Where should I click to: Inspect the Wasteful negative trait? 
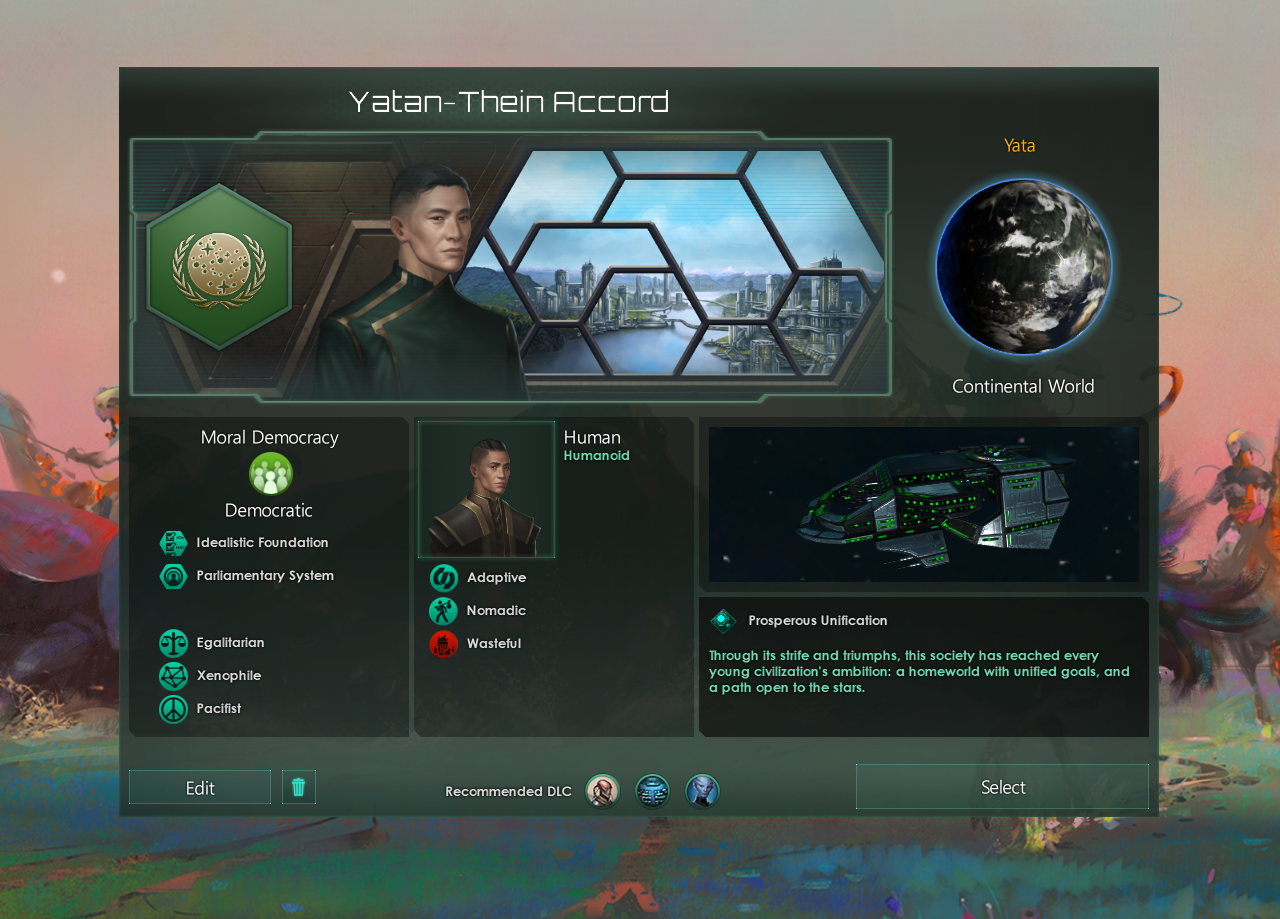click(444, 644)
